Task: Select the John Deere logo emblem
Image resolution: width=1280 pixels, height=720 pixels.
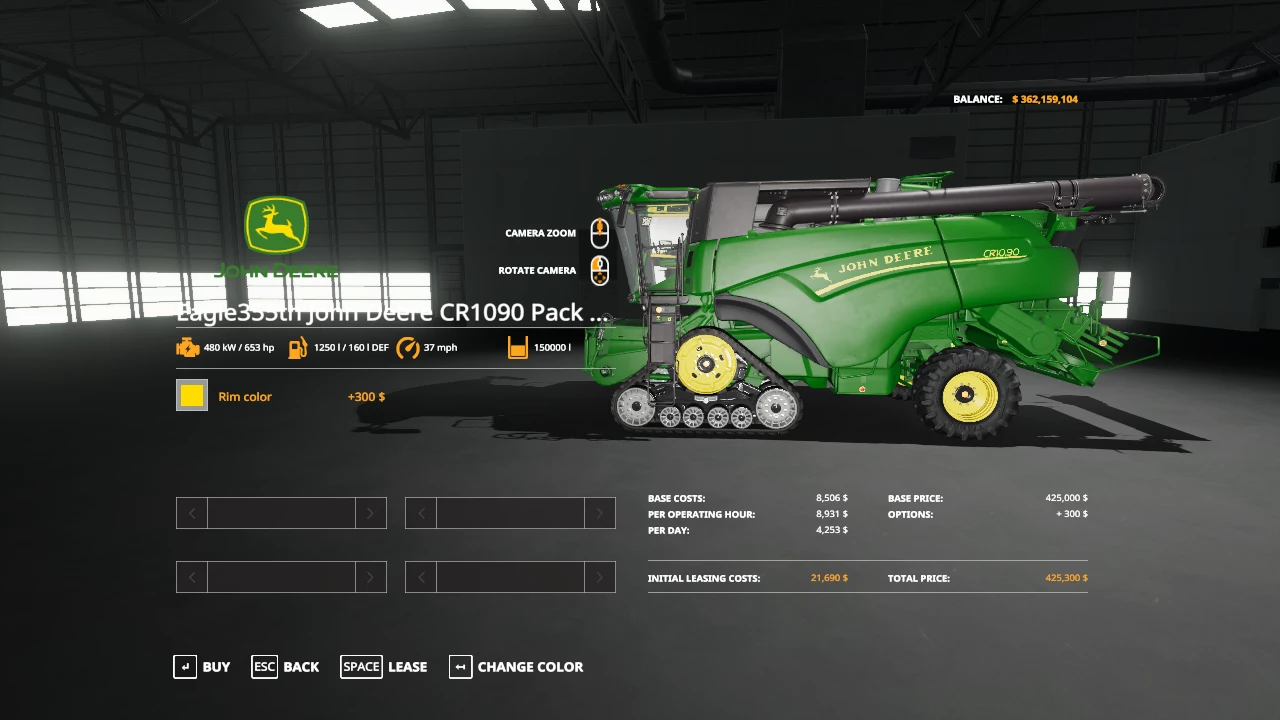Action: coord(277,228)
